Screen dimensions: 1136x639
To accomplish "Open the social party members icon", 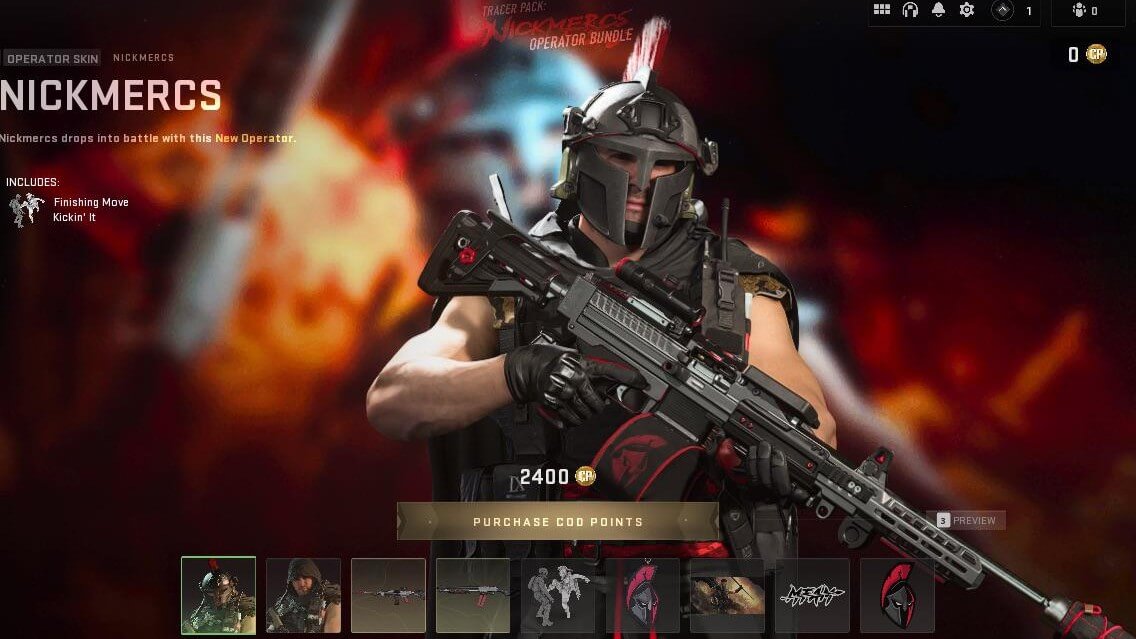I will click(x=1079, y=11).
